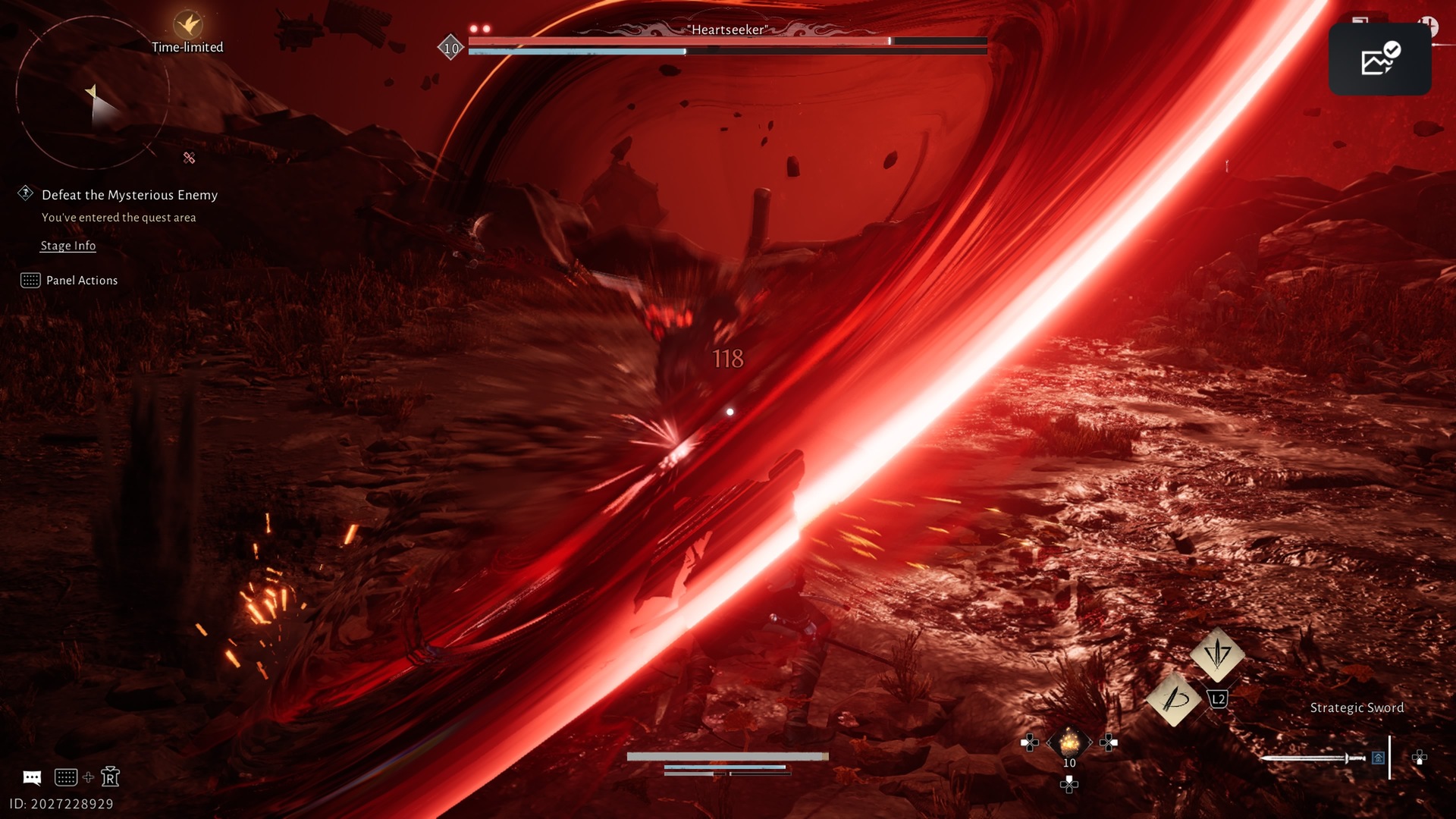Click the circular minimap
The height and width of the screenshot is (819, 1456).
92,93
